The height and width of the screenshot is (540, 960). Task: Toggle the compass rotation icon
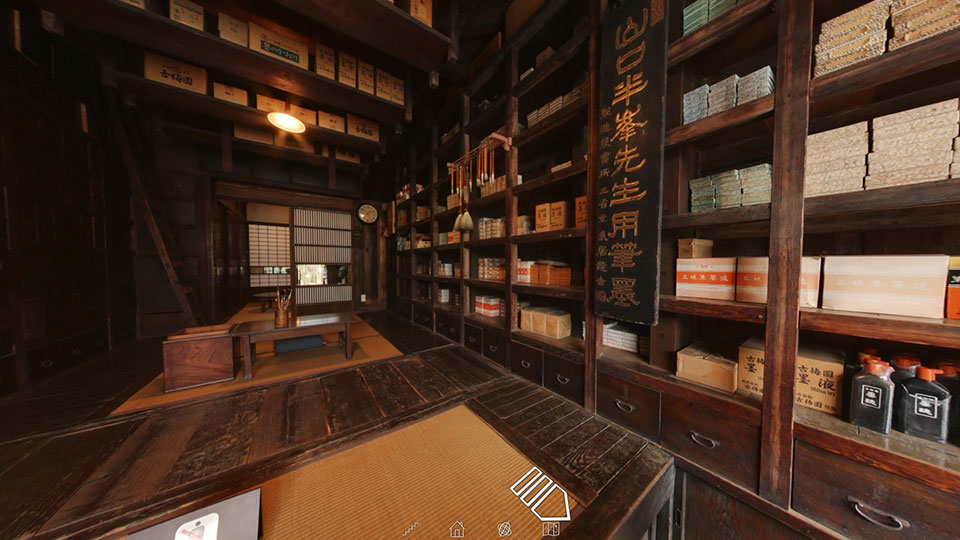[504, 528]
